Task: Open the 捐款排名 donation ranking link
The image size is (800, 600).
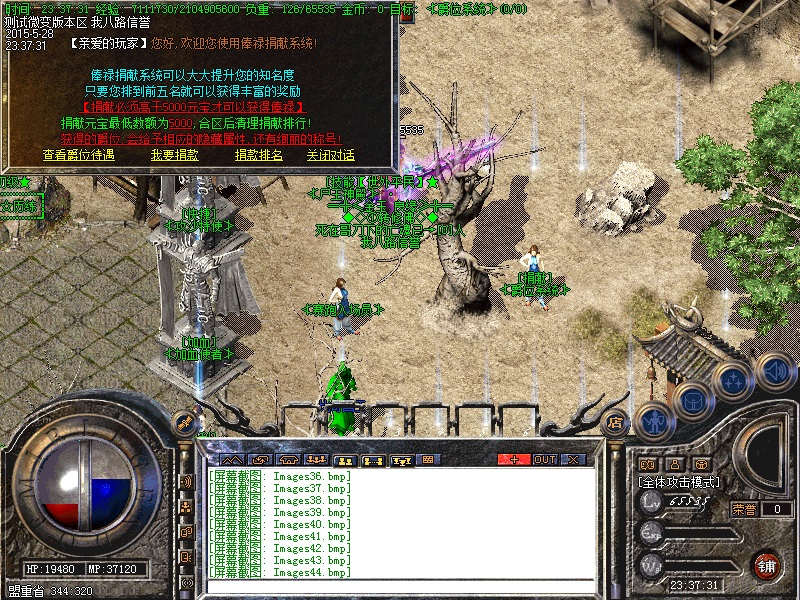Action: (259, 155)
